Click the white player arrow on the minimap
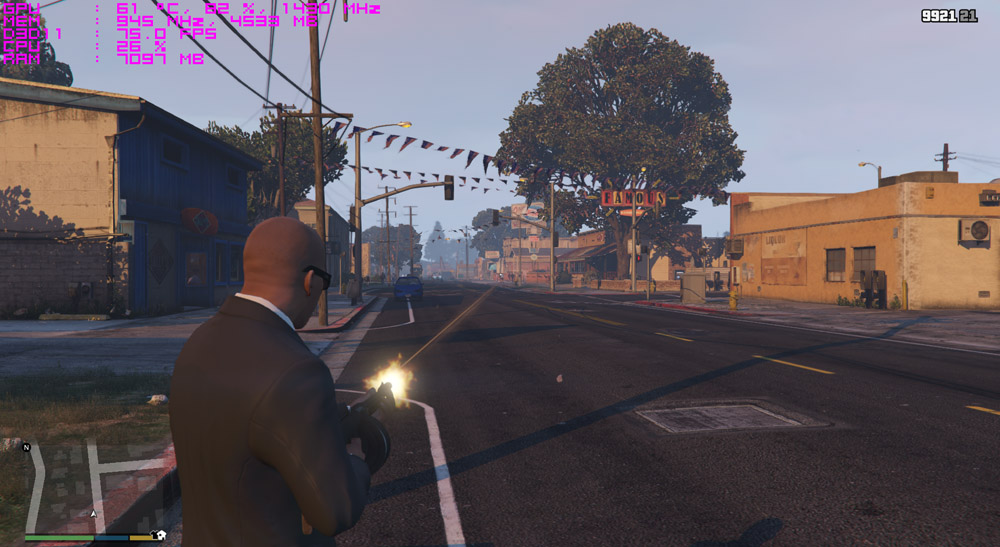The width and height of the screenshot is (1000, 547). click(94, 513)
